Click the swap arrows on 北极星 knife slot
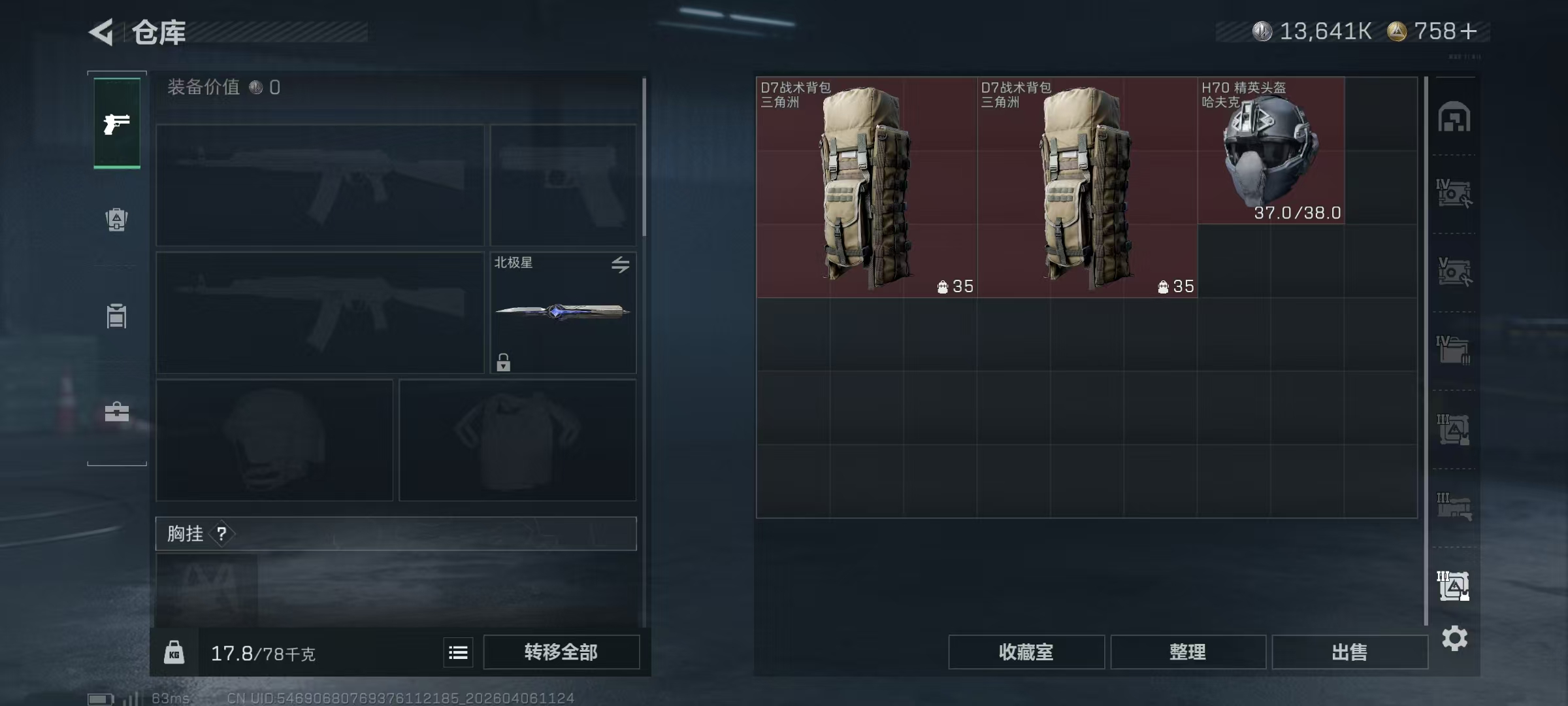Viewport: 1568px width, 706px height. click(621, 264)
